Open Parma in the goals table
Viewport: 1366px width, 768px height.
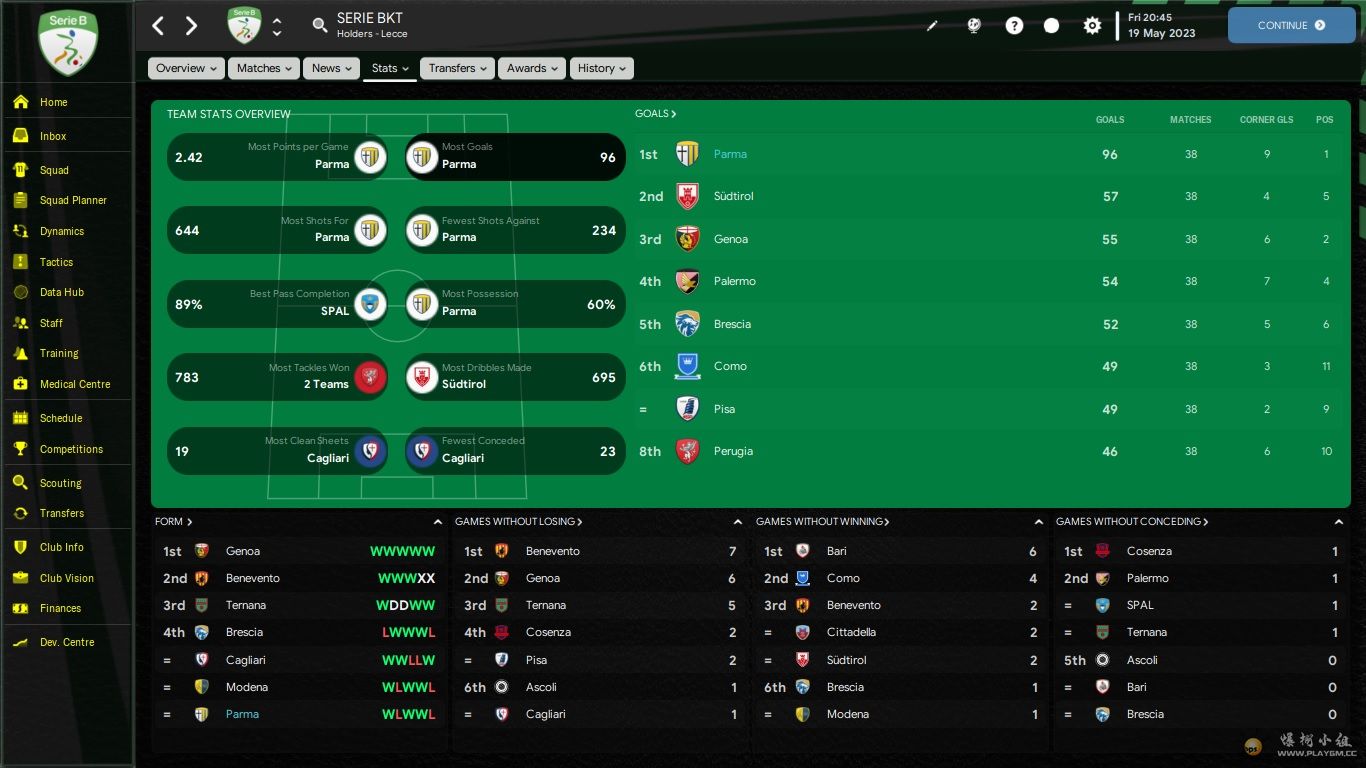point(730,154)
